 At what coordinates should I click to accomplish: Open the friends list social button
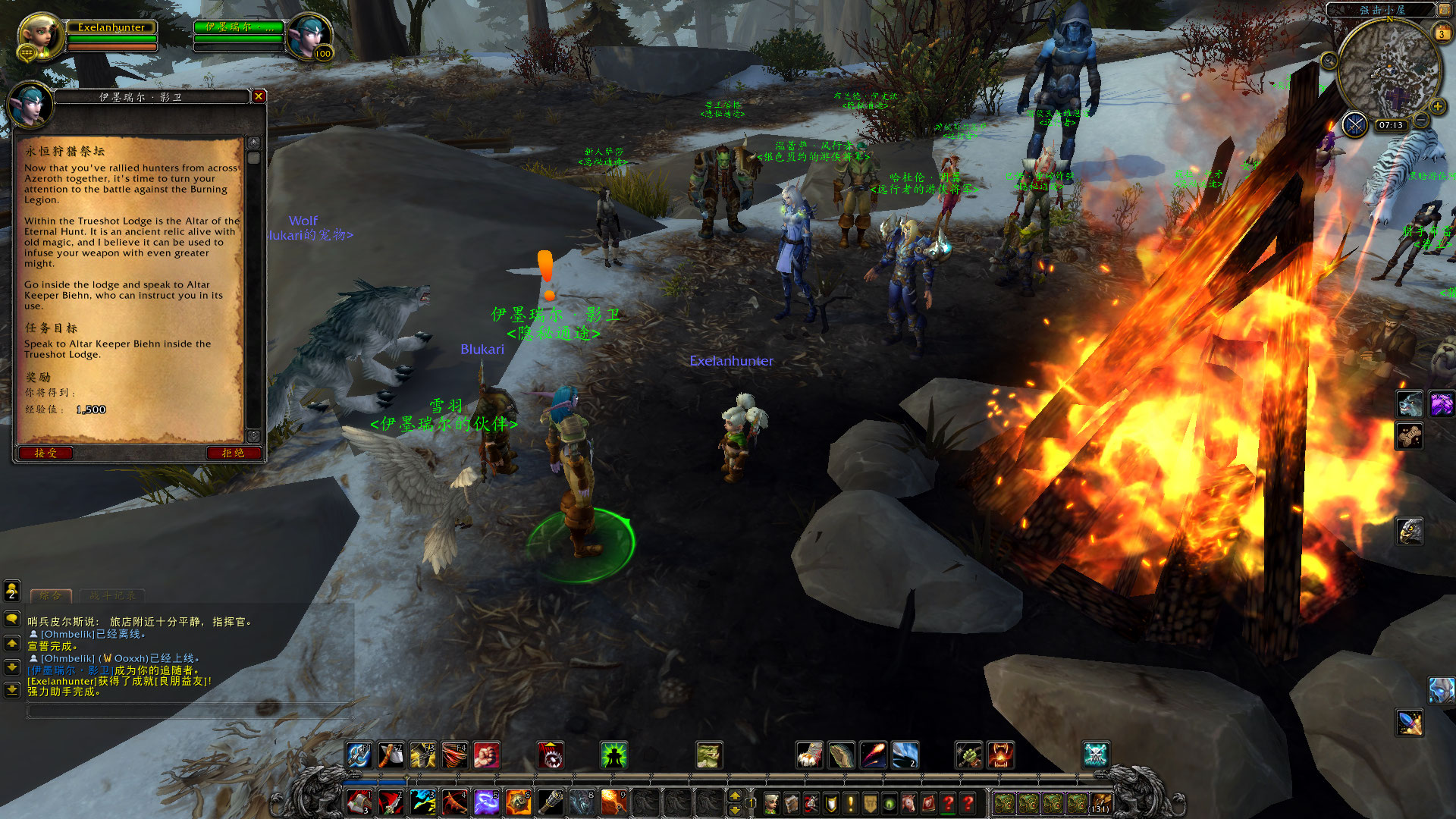coord(12,590)
